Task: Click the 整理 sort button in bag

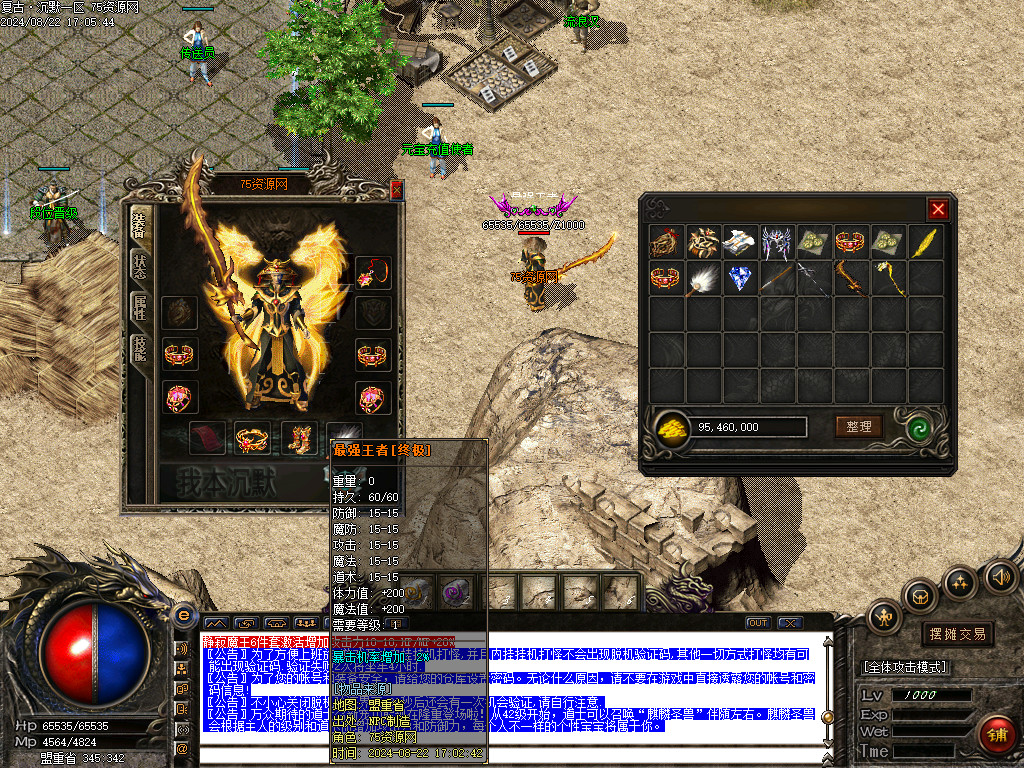Action: pos(859,427)
